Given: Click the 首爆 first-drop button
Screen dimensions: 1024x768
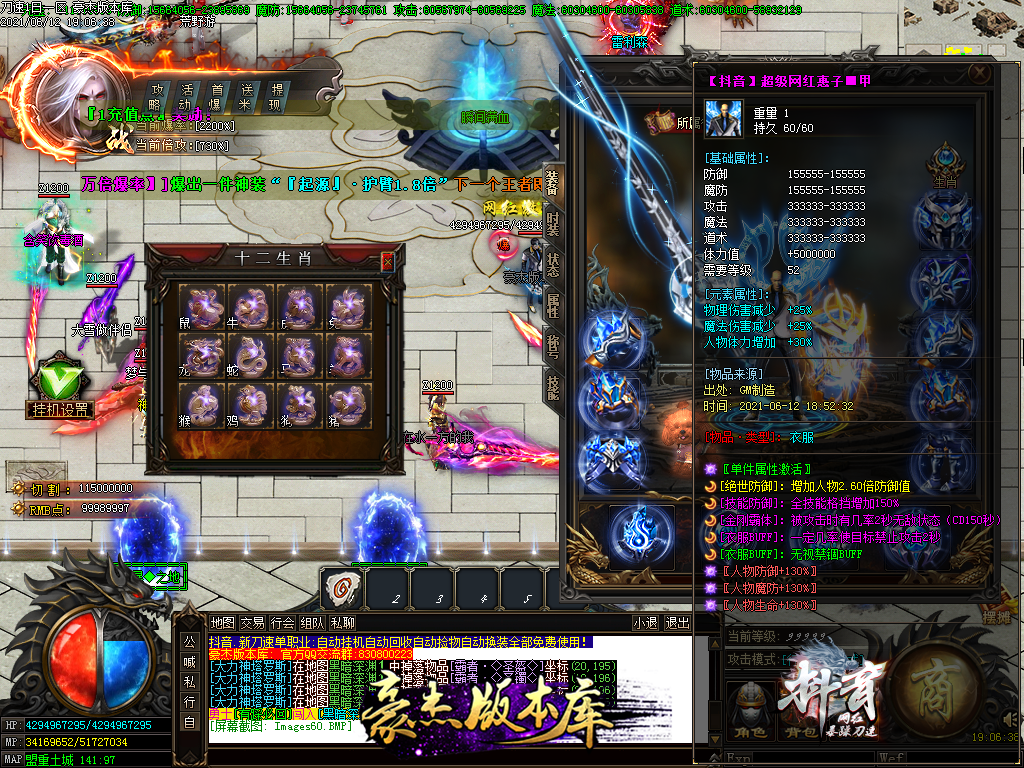Looking at the screenshot, I should tap(216, 96).
